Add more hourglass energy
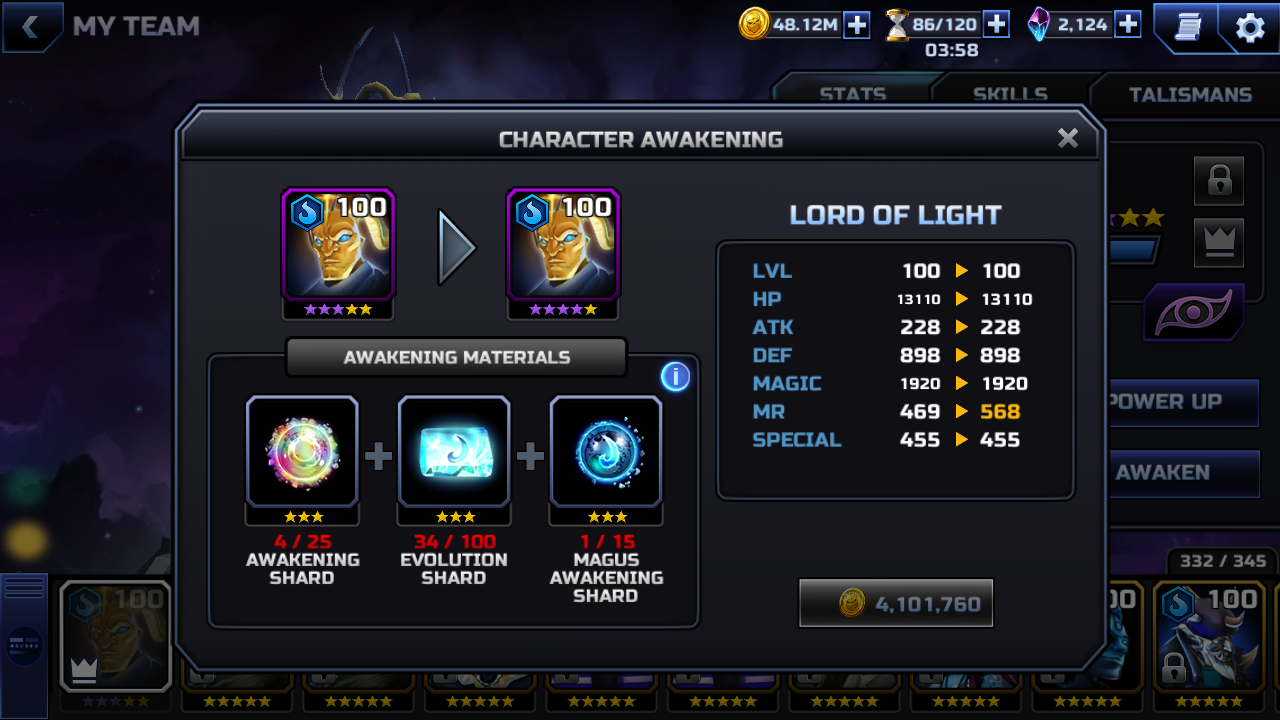 click(996, 25)
